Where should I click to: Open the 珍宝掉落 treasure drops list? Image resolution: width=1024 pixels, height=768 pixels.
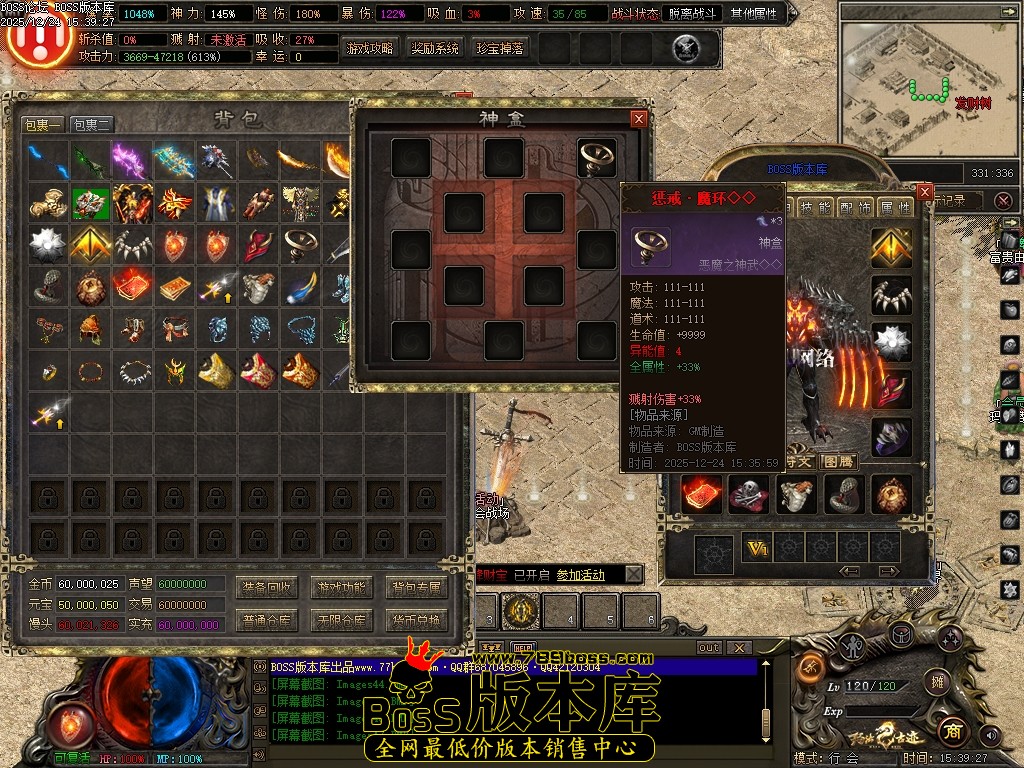click(x=499, y=48)
